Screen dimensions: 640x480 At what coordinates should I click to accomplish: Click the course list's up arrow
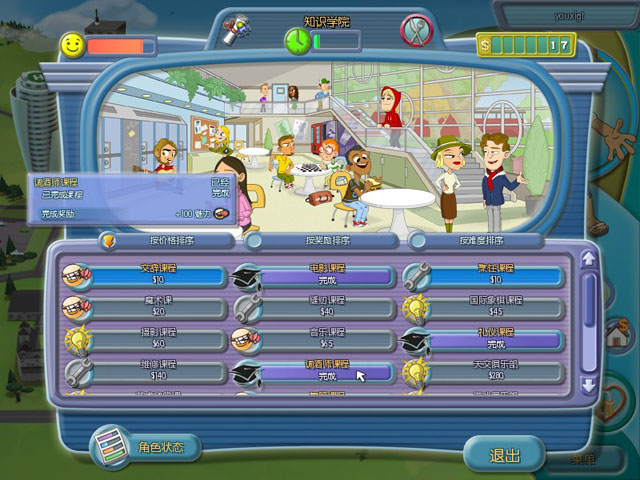(589, 259)
